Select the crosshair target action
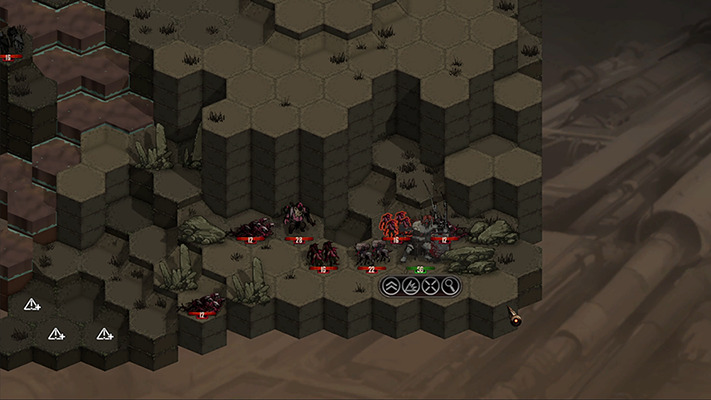Viewport: 711px width, 400px height. coord(431,287)
